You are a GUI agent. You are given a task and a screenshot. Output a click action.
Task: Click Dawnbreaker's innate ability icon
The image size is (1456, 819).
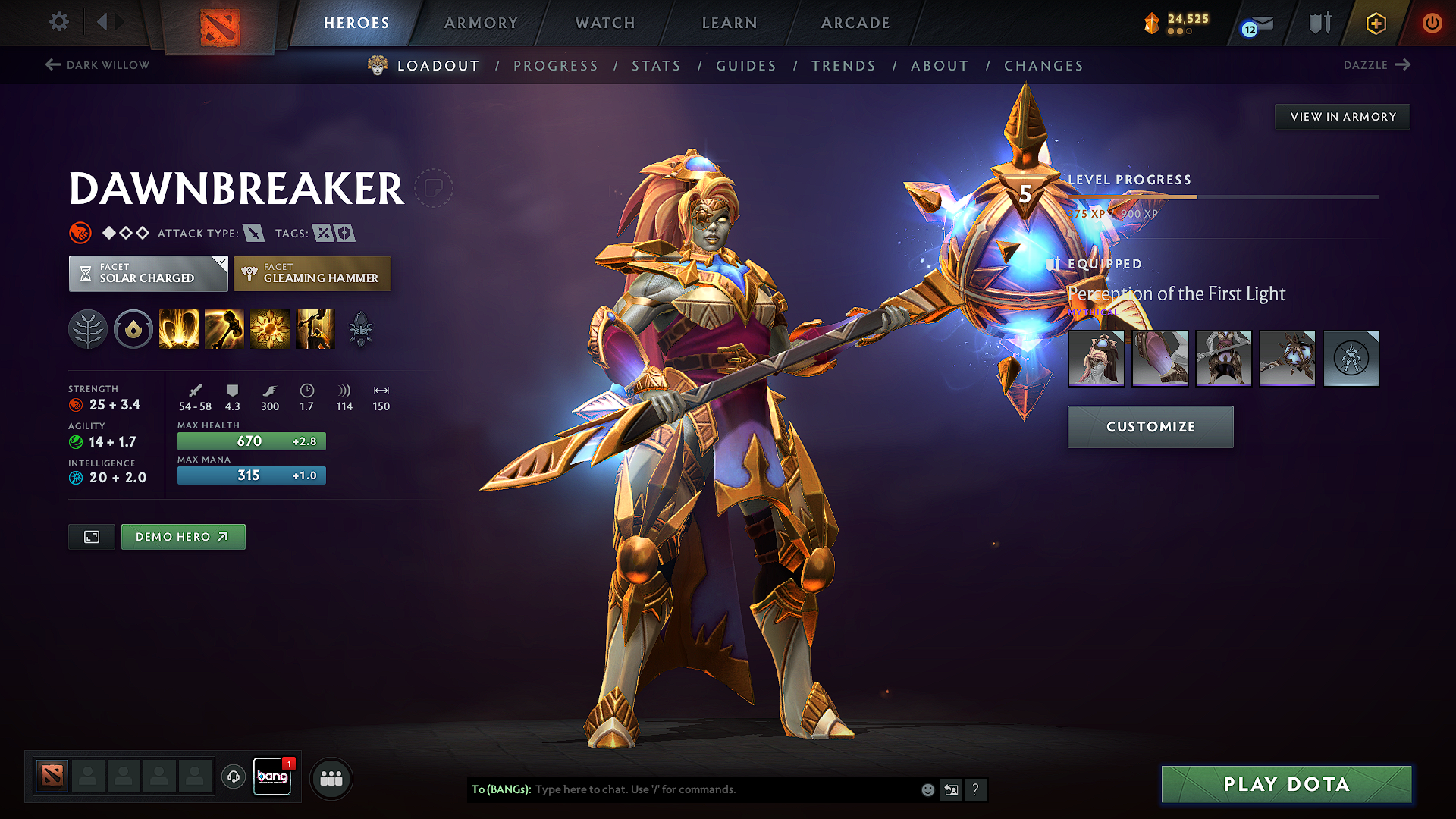[133, 329]
